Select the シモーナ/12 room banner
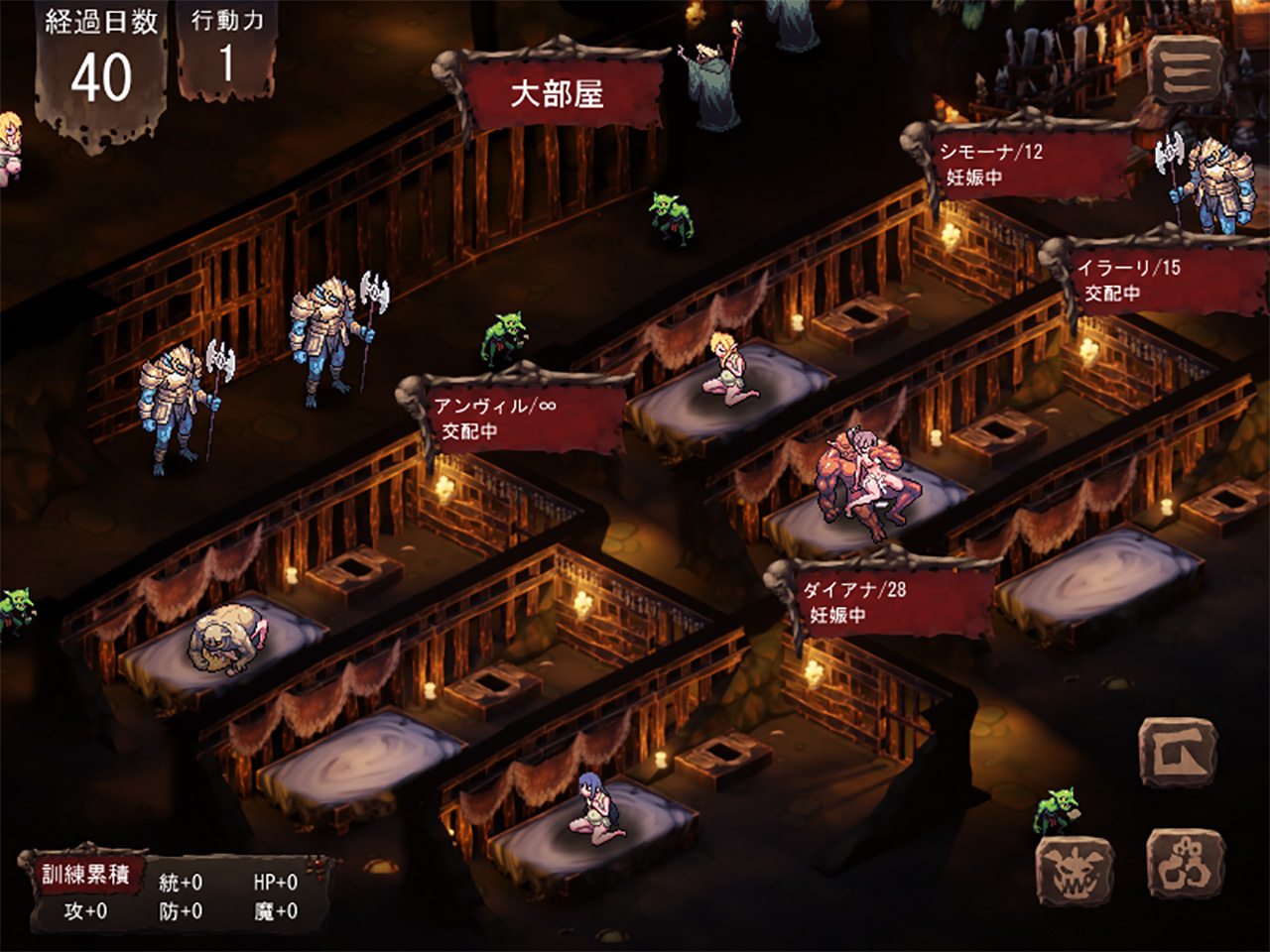 pyautogui.click(x=1022, y=164)
